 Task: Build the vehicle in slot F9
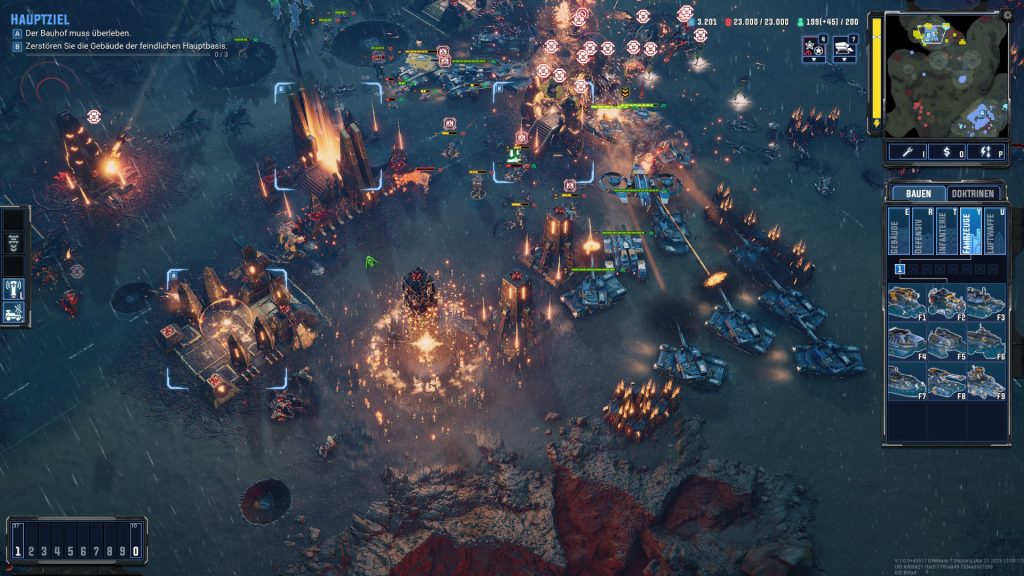click(985, 382)
